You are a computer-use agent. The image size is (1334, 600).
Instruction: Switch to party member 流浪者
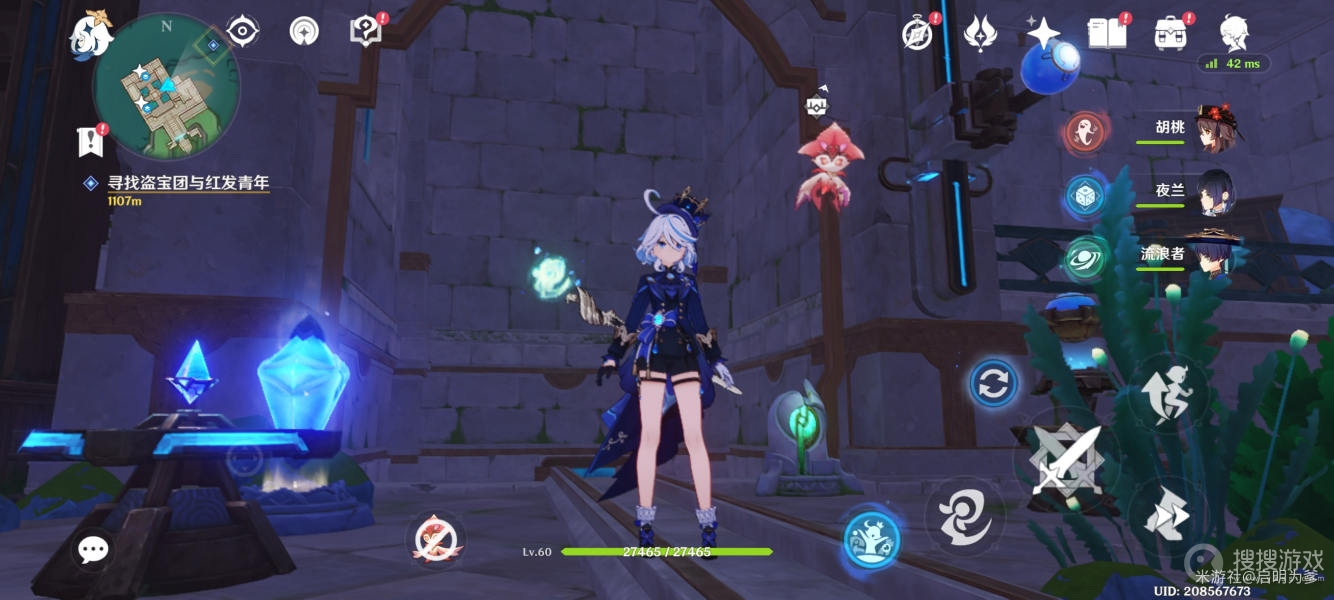tap(1213, 254)
